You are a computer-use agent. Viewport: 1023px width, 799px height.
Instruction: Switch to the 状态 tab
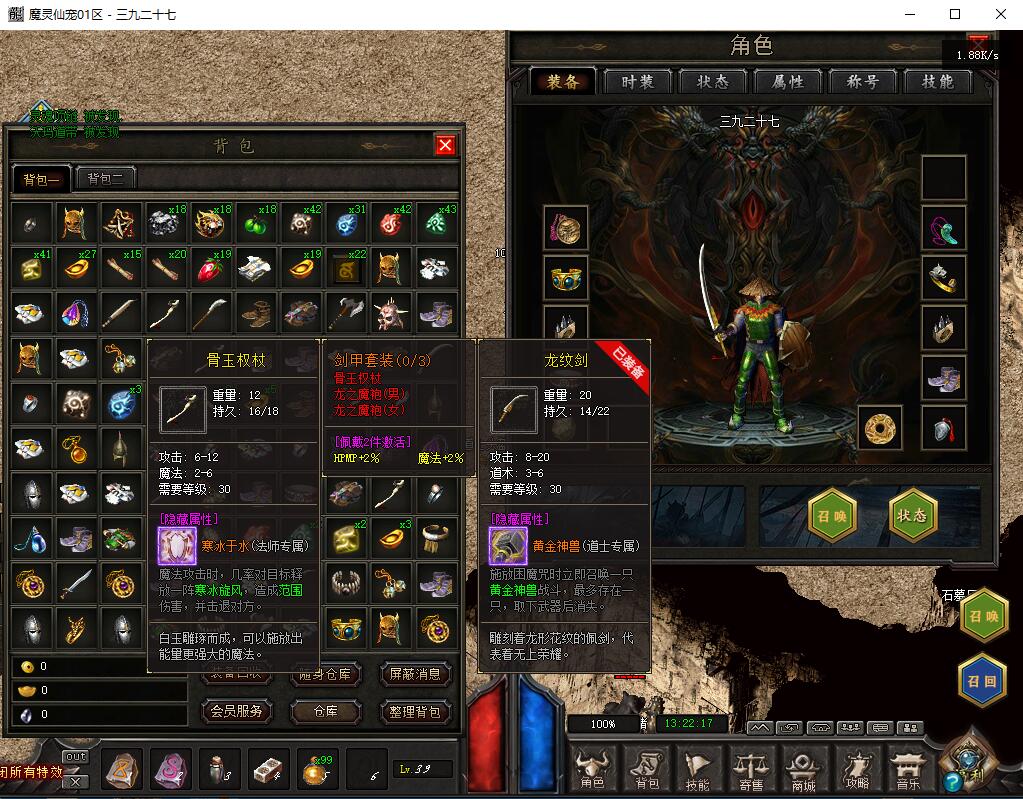click(x=713, y=82)
